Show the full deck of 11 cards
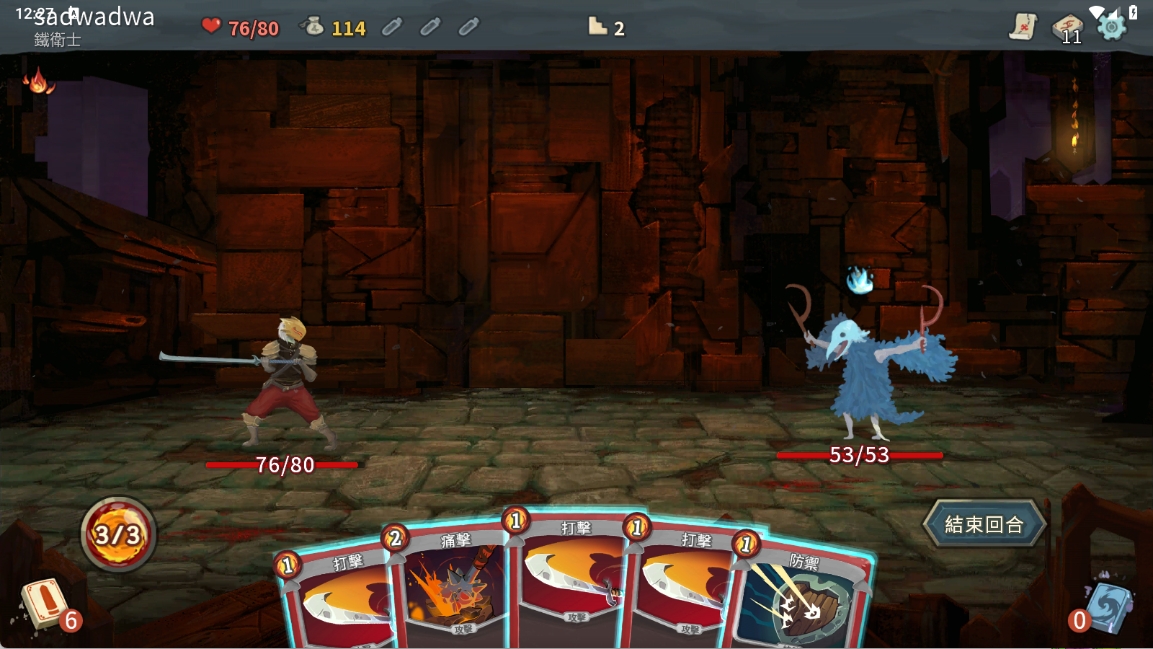1153x649 pixels. 1068,28
